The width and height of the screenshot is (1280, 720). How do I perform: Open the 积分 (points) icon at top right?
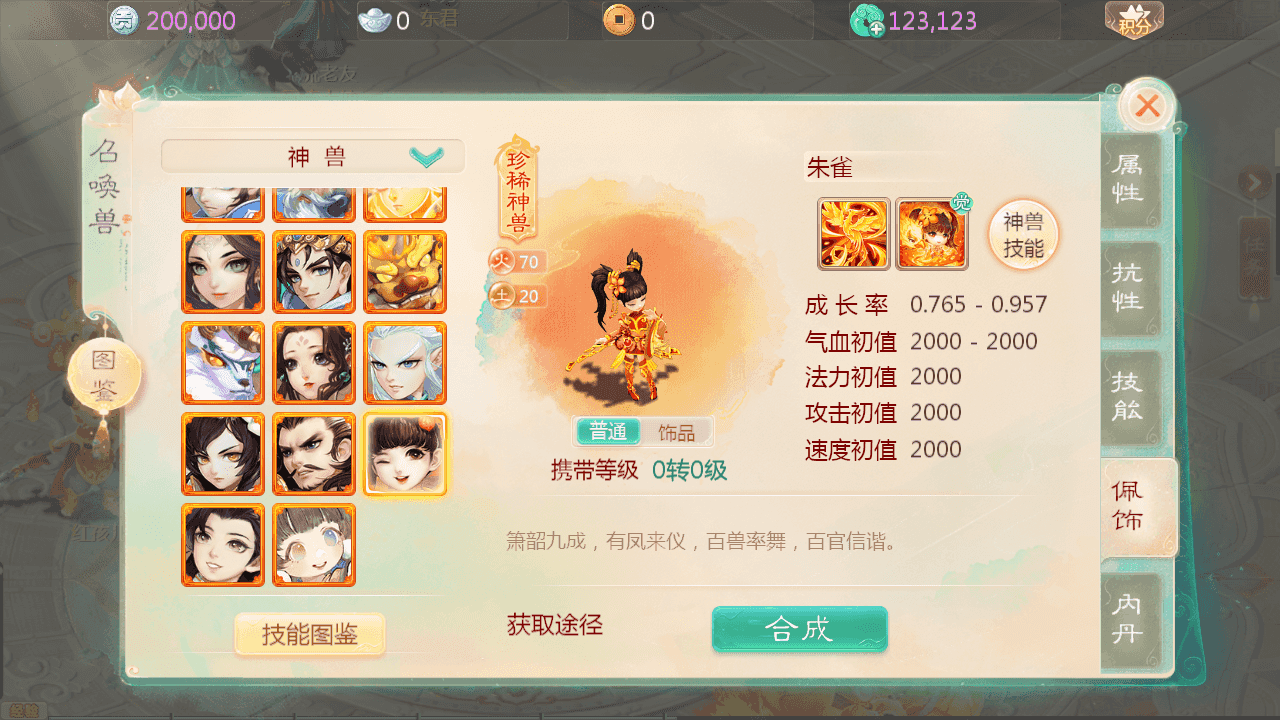(x=1135, y=19)
